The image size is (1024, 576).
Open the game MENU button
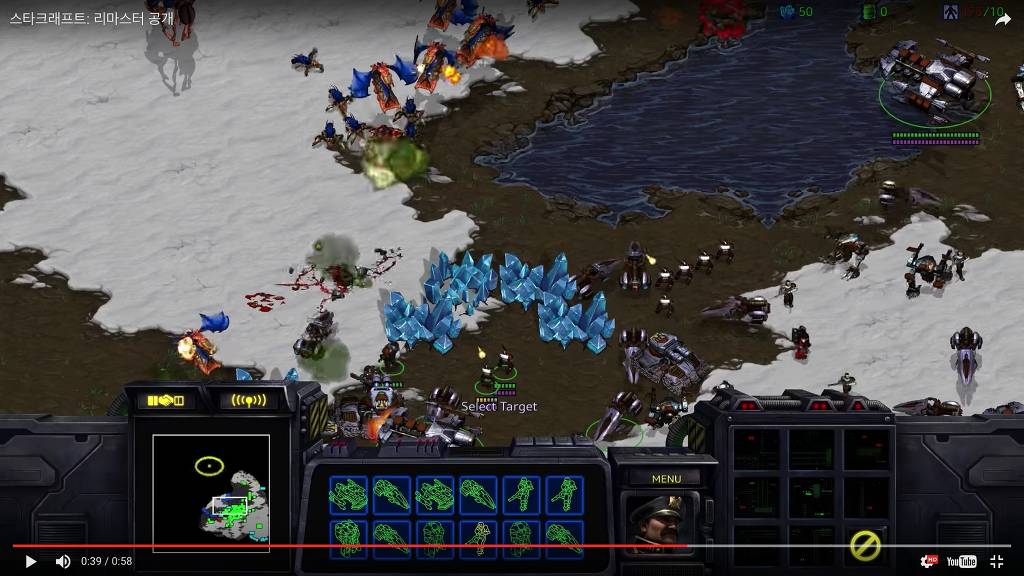click(666, 479)
